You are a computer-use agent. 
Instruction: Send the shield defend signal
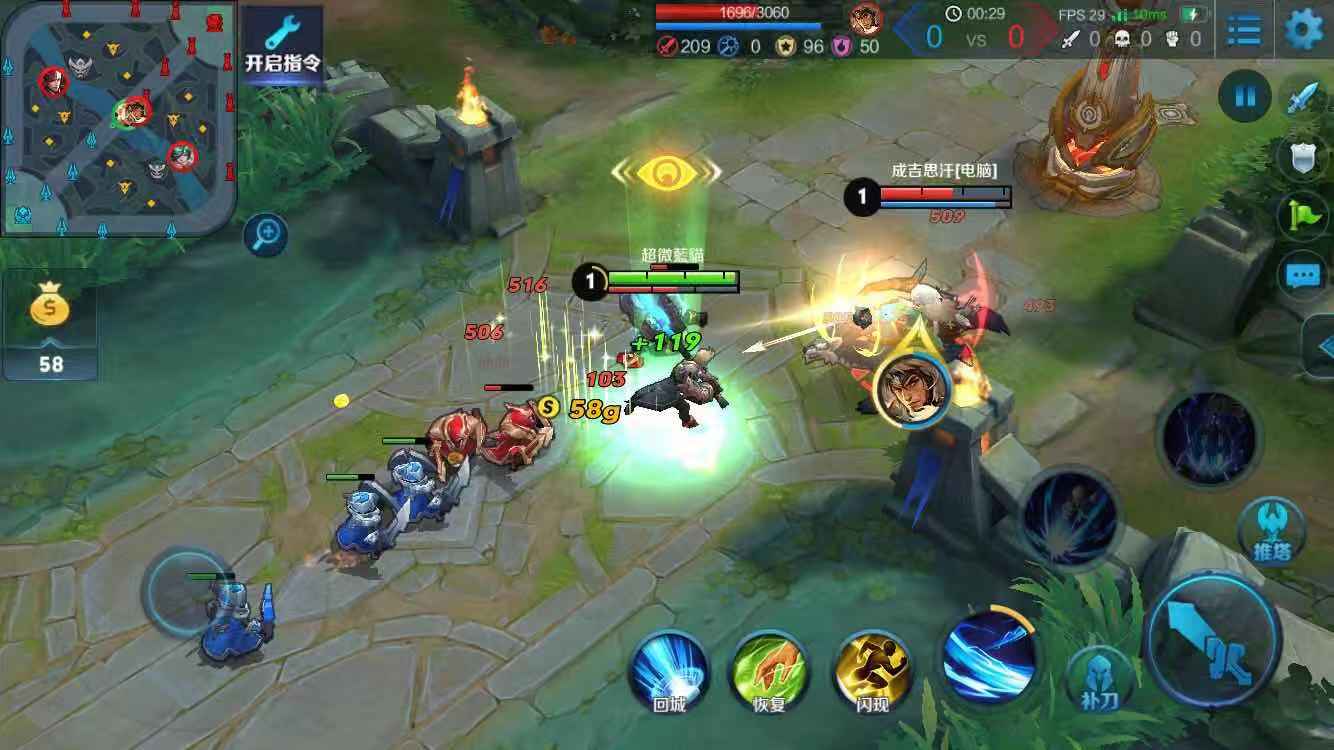click(1304, 156)
